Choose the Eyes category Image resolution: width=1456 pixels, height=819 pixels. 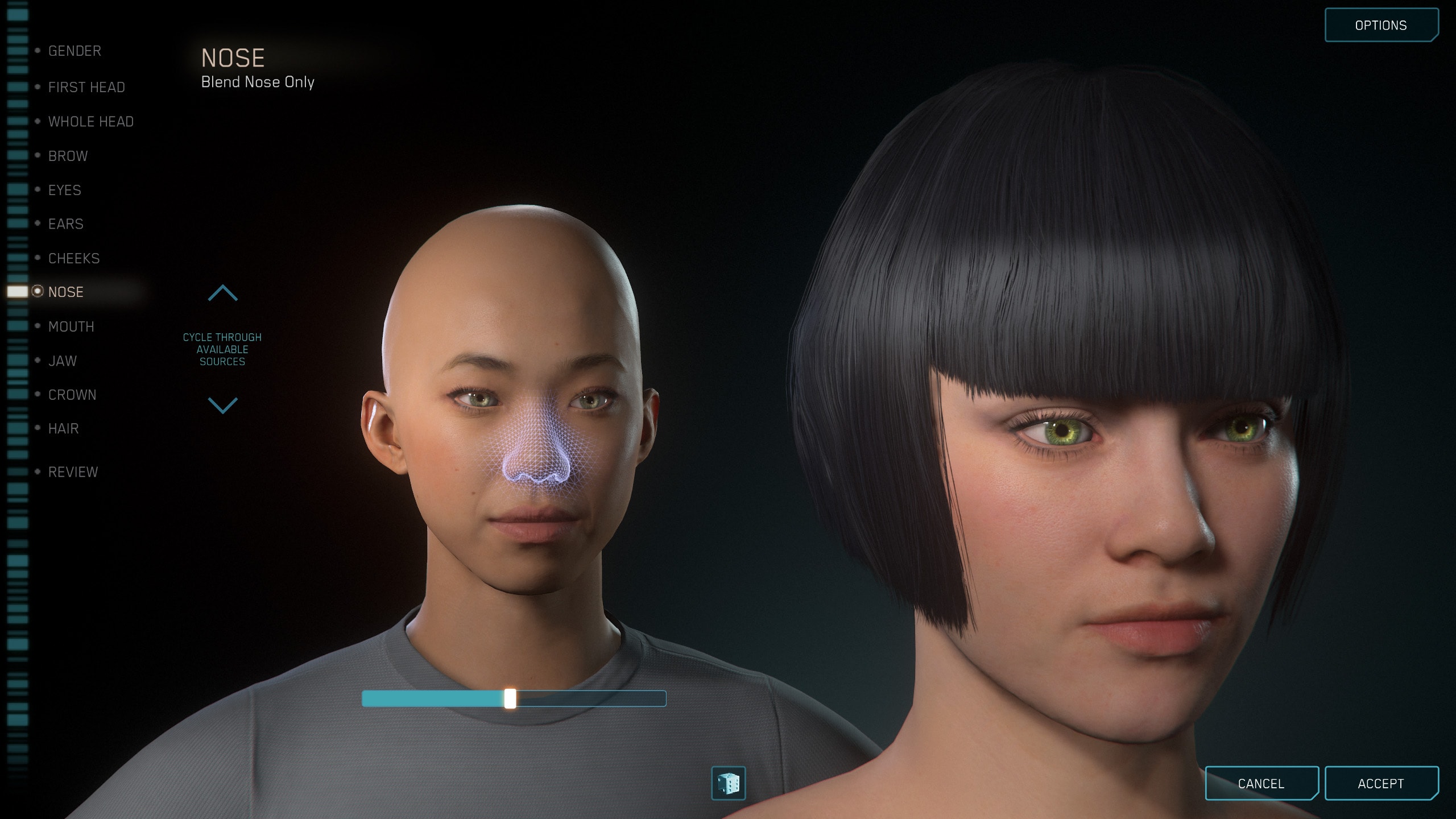tap(65, 190)
